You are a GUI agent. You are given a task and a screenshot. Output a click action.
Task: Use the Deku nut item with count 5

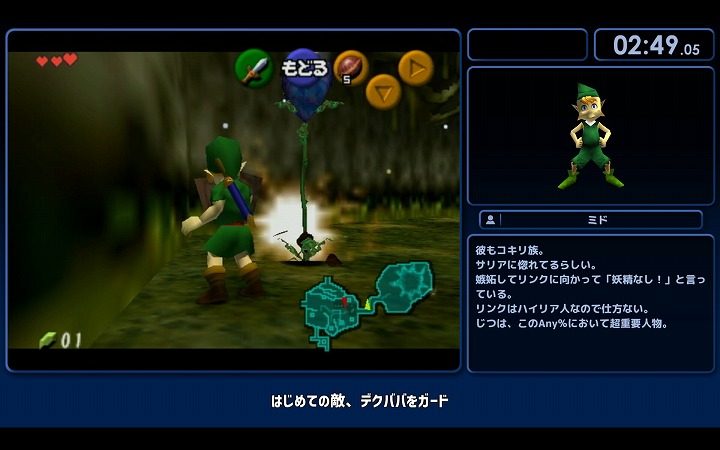350,67
